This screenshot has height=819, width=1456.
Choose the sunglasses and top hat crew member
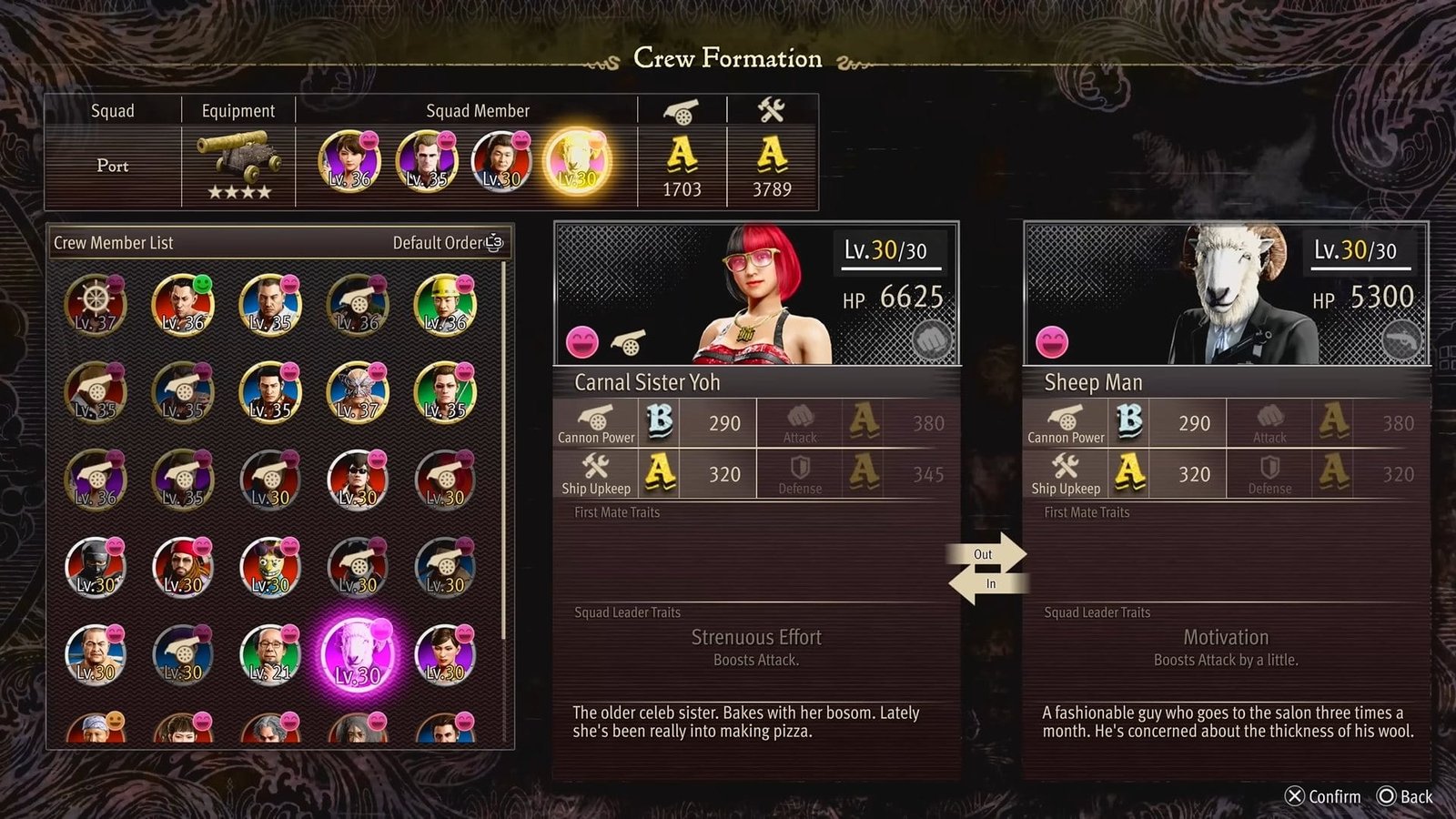point(357,480)
